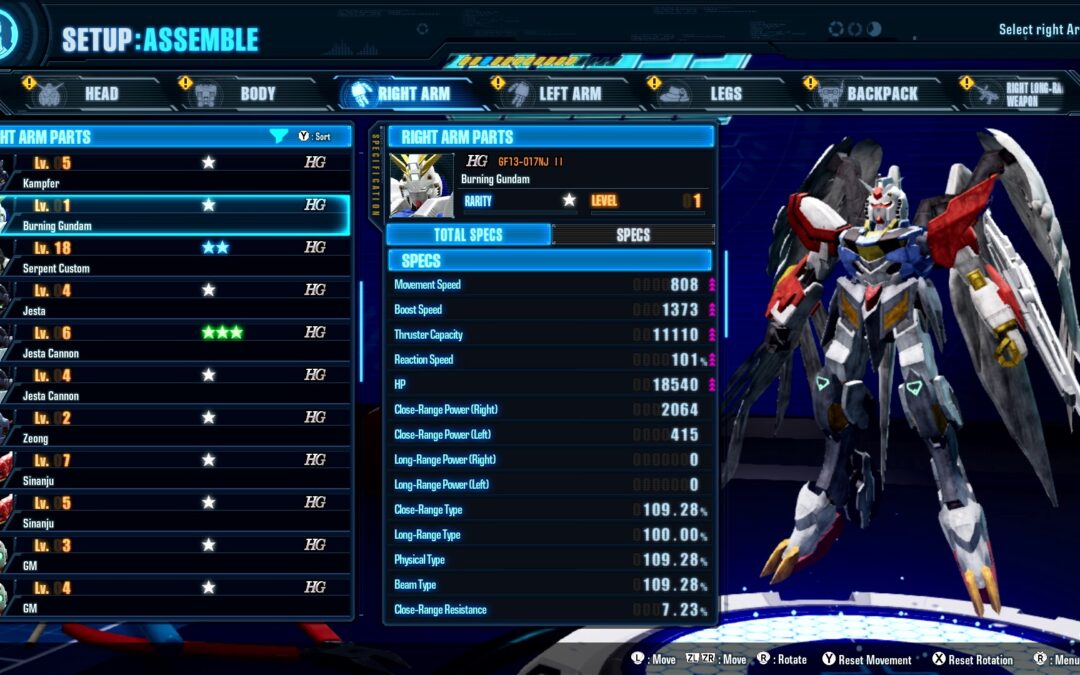Pick the Lv. 5 Sinanju part
Image resolution: width=1080 pixels, height=675 pixels.
coord(175,511)
